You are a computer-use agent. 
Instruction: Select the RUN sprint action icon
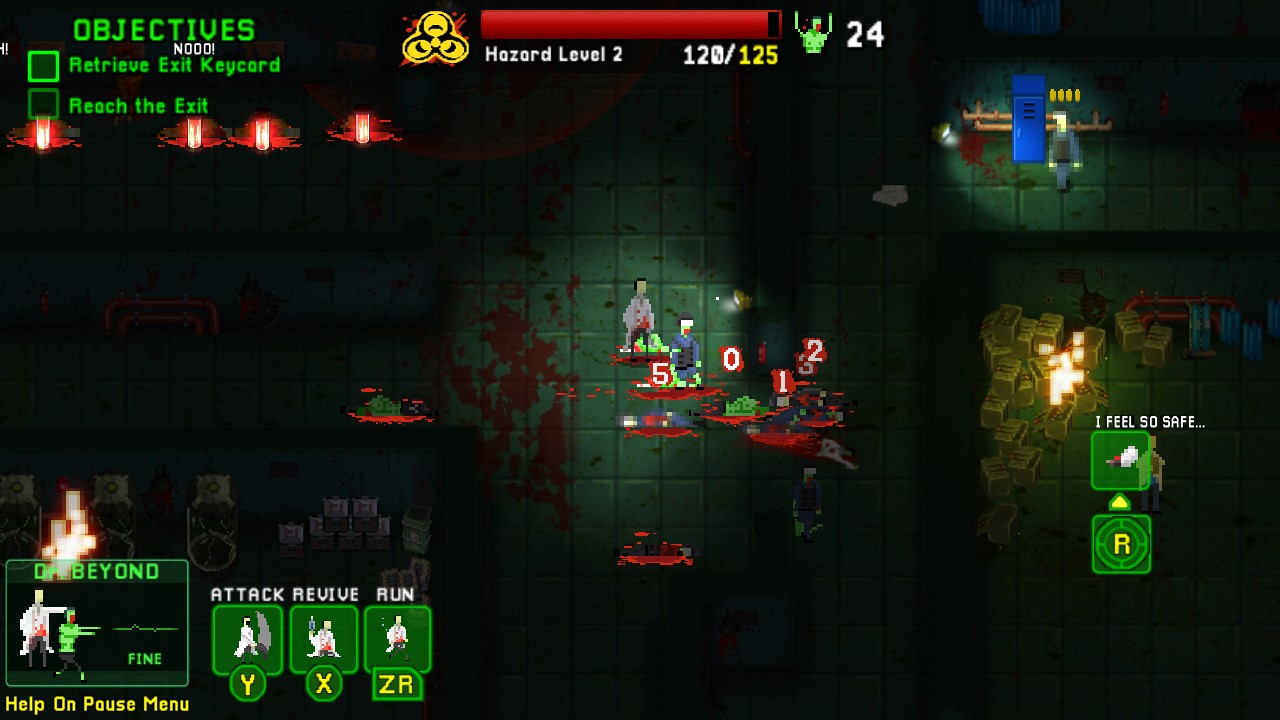click(399, 638)
